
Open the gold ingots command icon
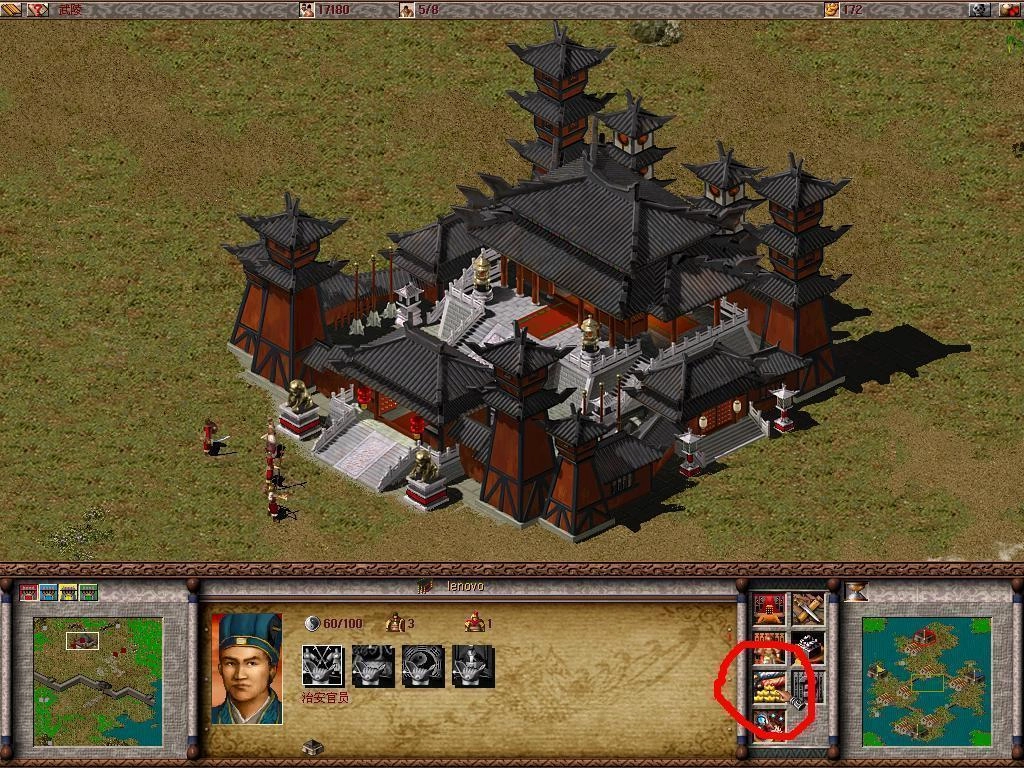coord(768,686)
